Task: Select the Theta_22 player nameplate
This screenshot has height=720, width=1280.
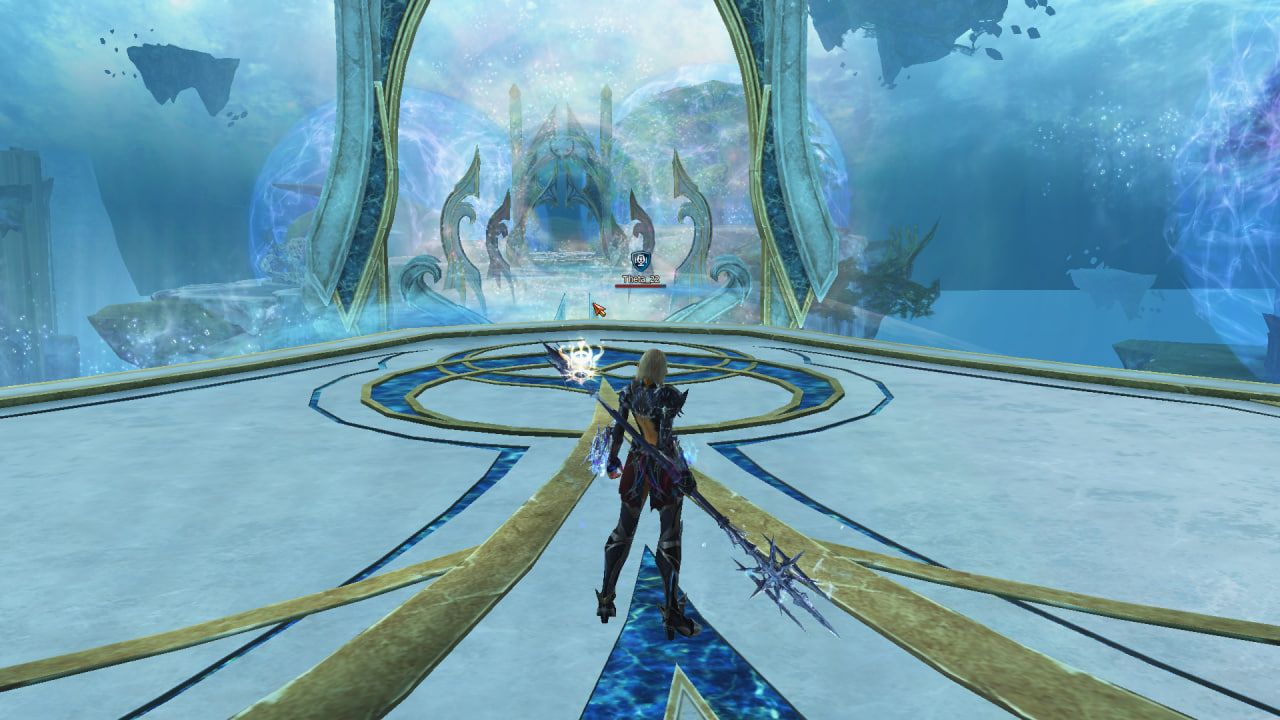Action: coord(640,280)
